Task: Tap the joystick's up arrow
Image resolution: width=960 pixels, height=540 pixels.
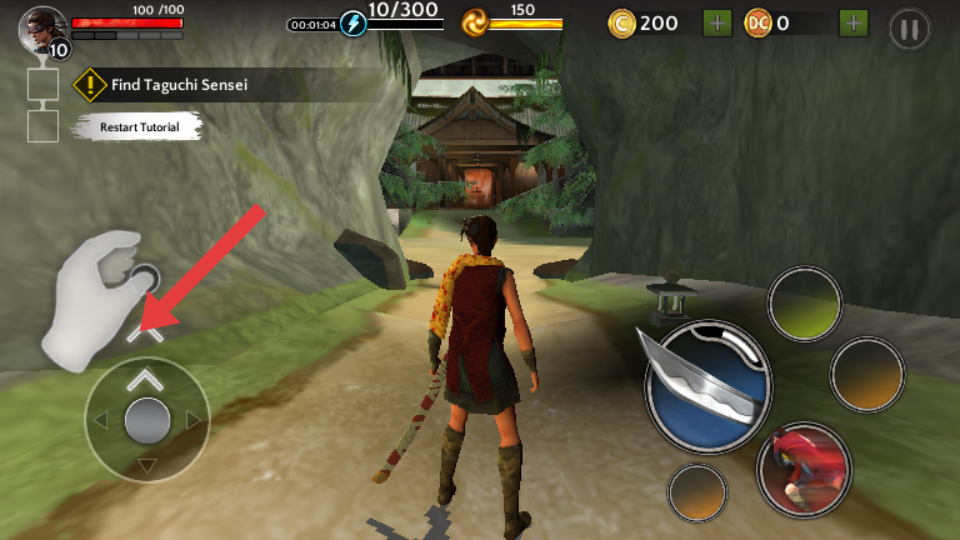Action: click(x=146, y=379)
